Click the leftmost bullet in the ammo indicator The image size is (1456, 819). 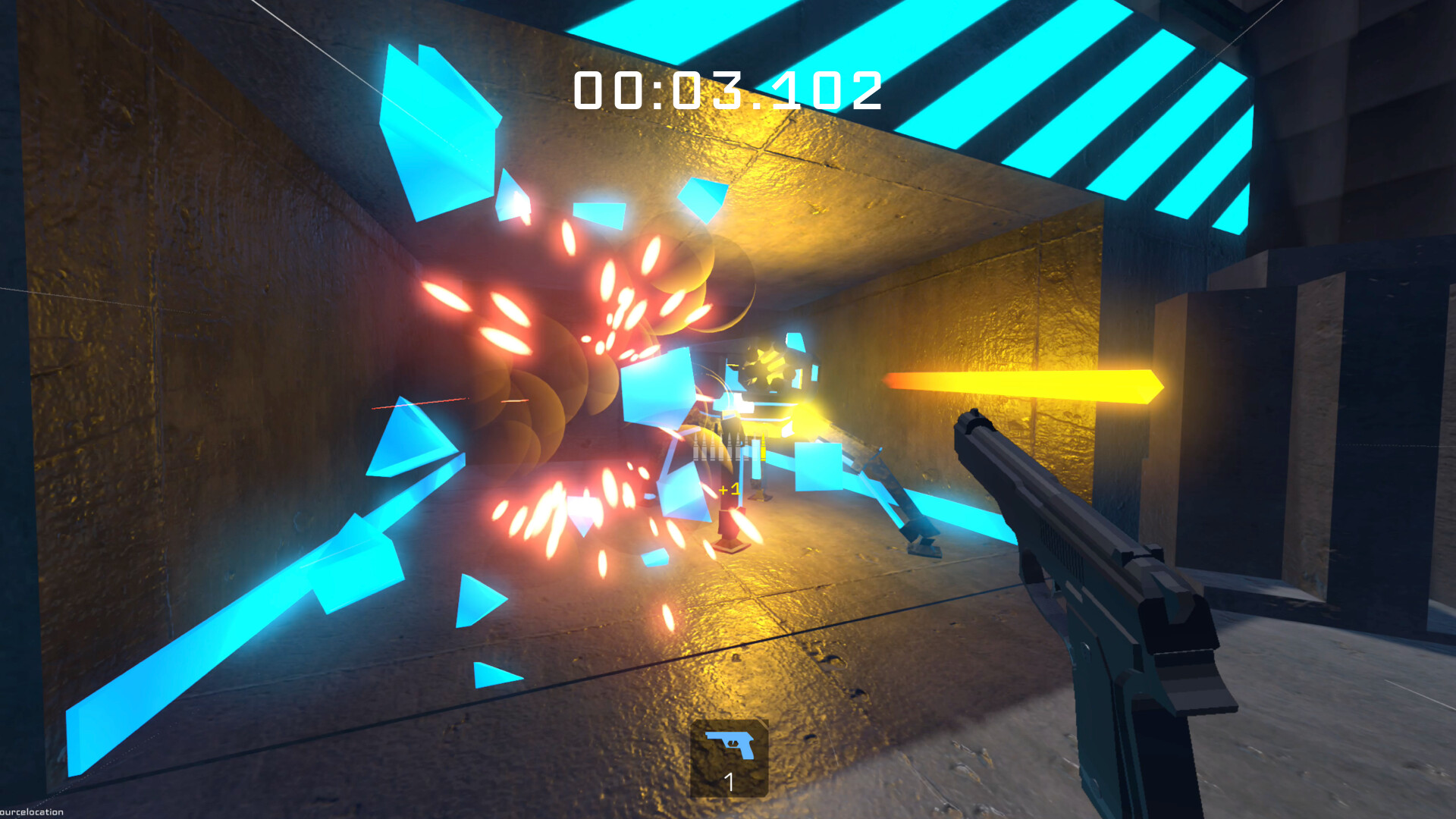coord(695,447)
